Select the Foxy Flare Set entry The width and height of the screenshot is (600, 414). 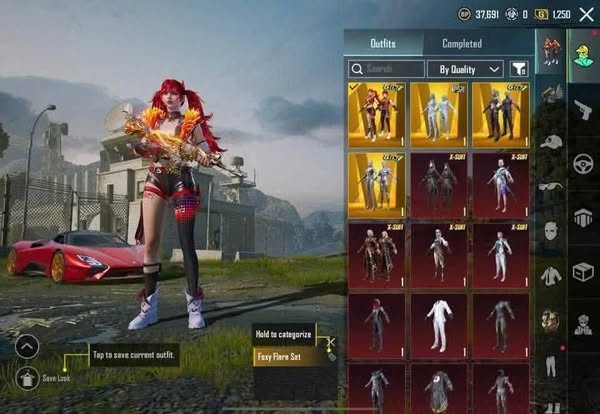click(x=289, y=355)
